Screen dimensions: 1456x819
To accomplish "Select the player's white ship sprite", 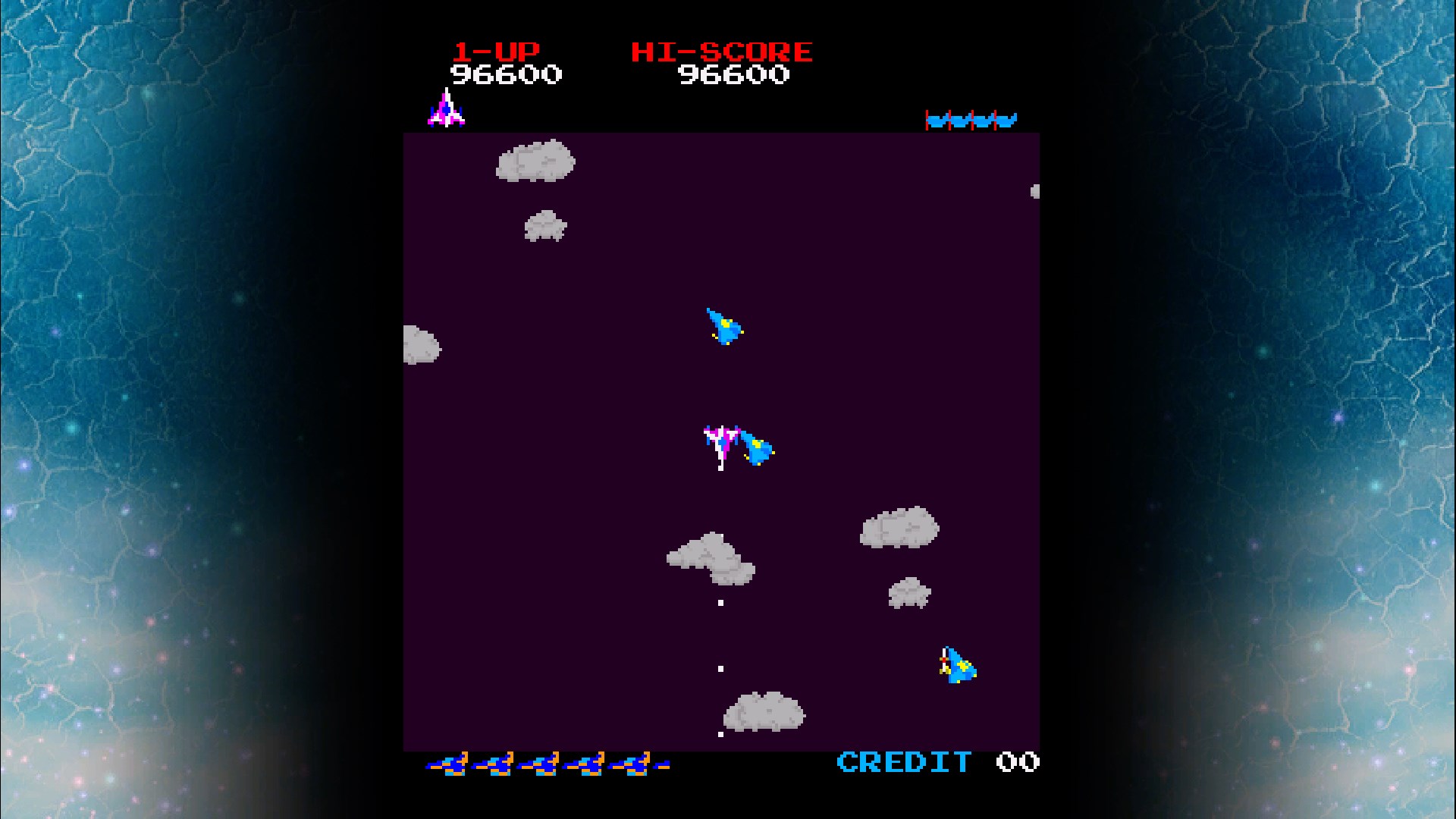I will coord(718,444).
